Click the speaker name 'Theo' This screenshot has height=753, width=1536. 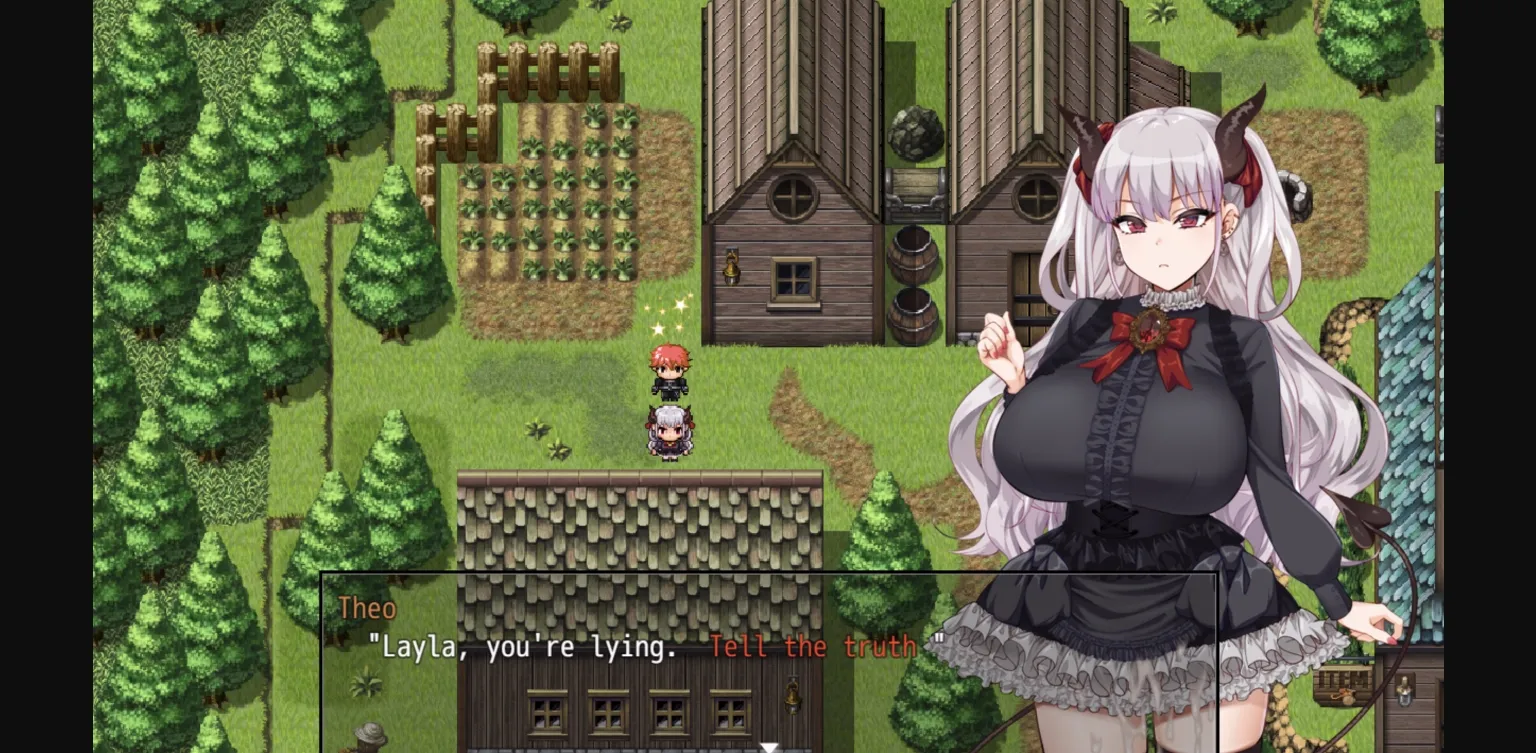(x=369, y=608)
